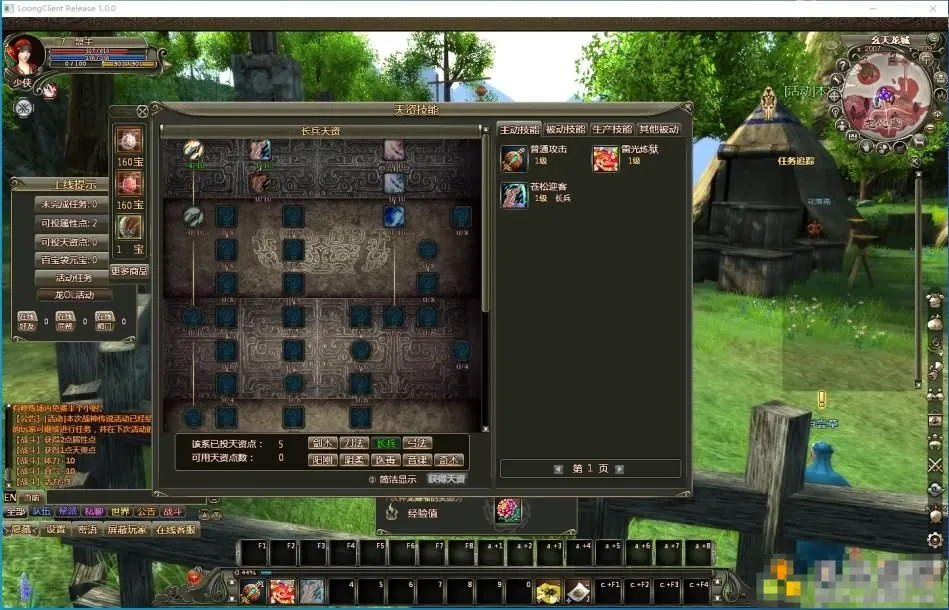This screenshot has height=610, width=949.
Task: Choose the 苍松迎客 skill icon
Action: click(x=514, y=194)
